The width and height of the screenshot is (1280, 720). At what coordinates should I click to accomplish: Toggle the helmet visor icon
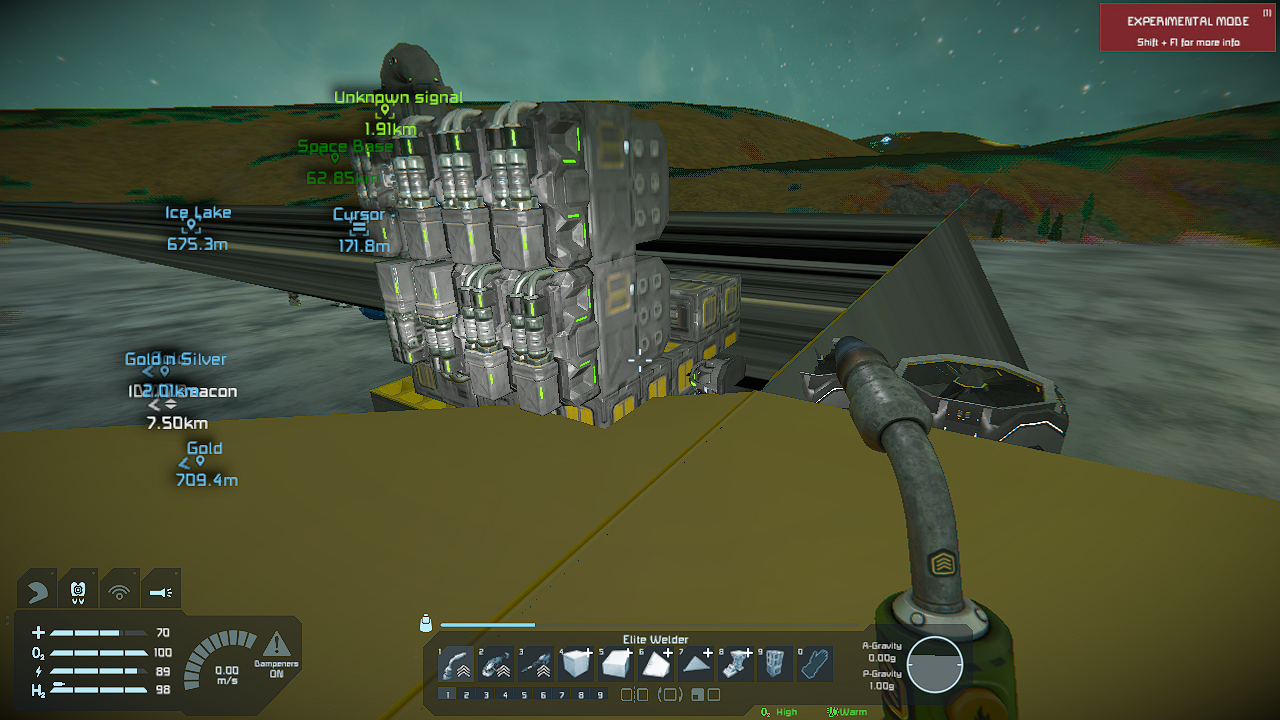[x=37, y=592]
